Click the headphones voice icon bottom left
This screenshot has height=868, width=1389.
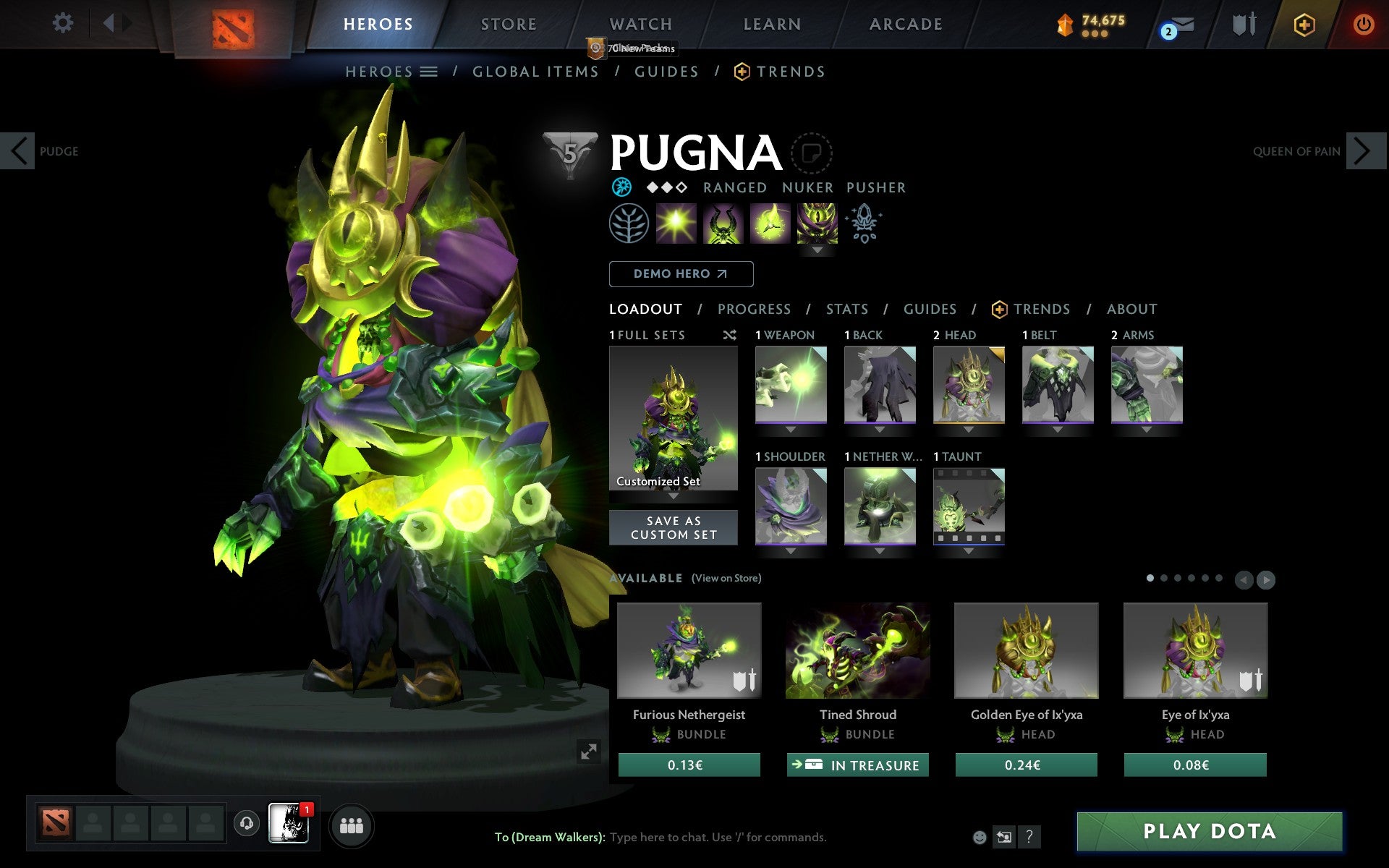[247, 823]
